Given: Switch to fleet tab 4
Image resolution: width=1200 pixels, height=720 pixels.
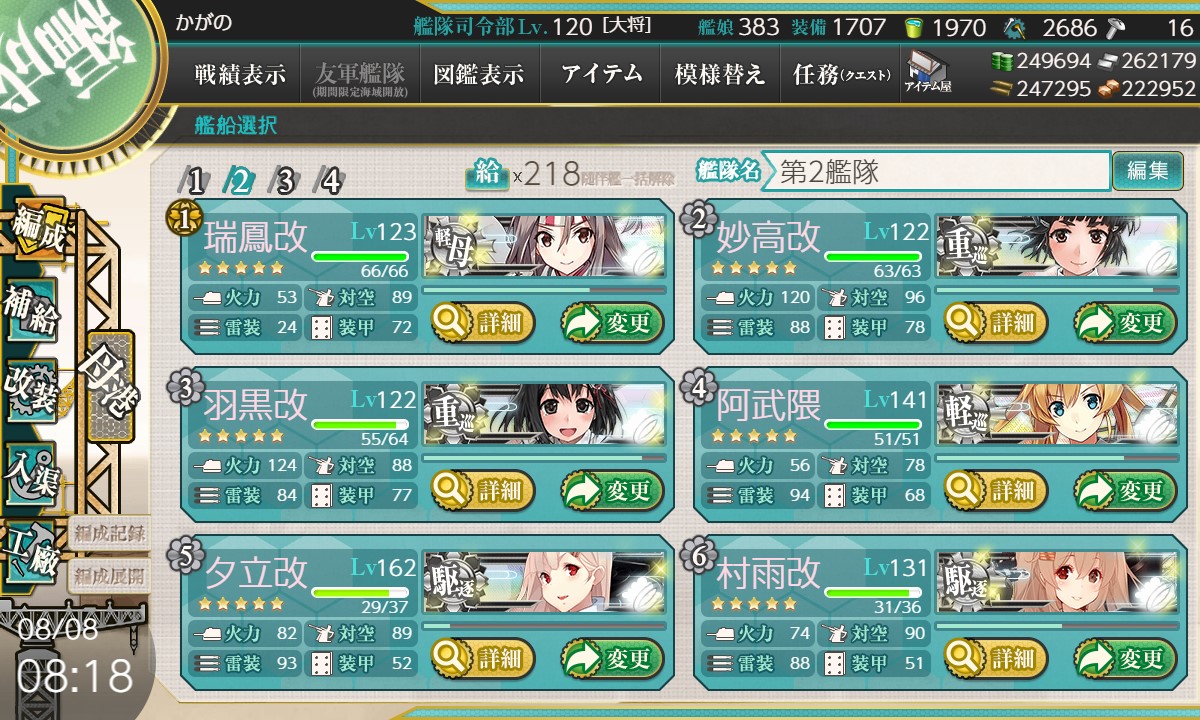Looking at the screenshot, I should [330, 181].
